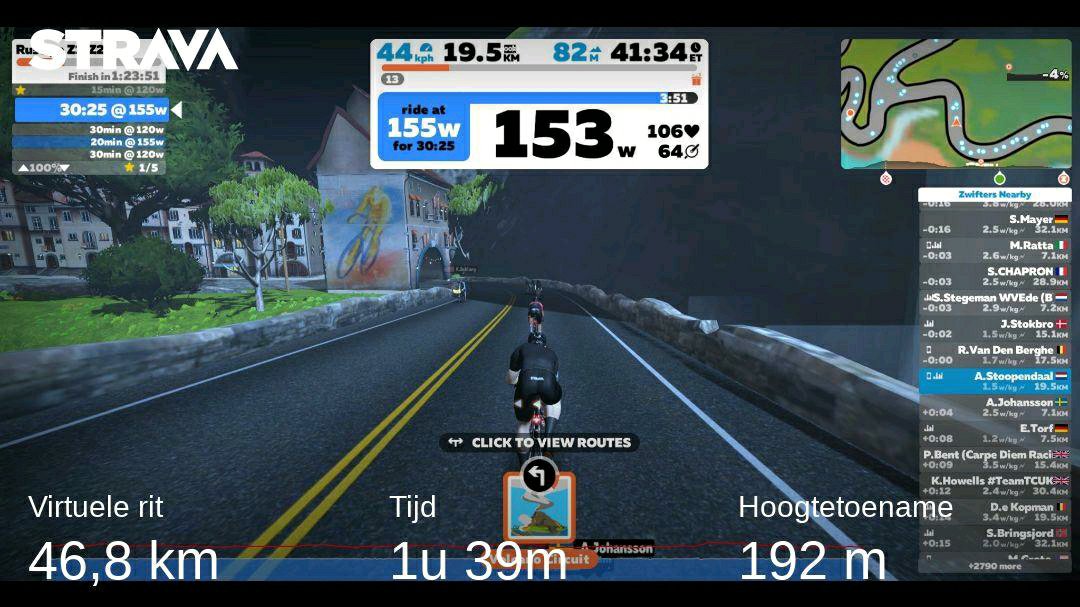
Task: Choose the left-turn arrow icon
Action: coord(540,475)
